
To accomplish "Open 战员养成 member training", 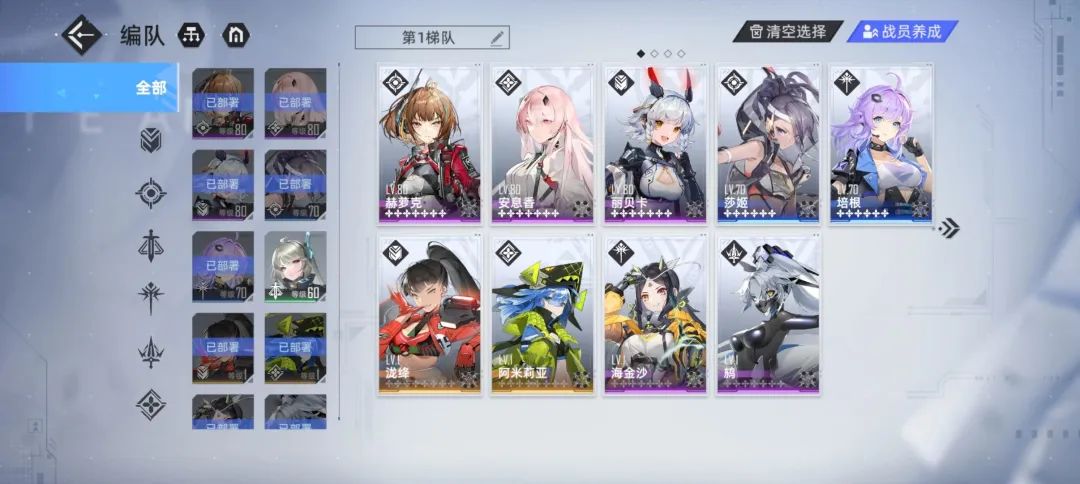I will [x=901, y=31].
